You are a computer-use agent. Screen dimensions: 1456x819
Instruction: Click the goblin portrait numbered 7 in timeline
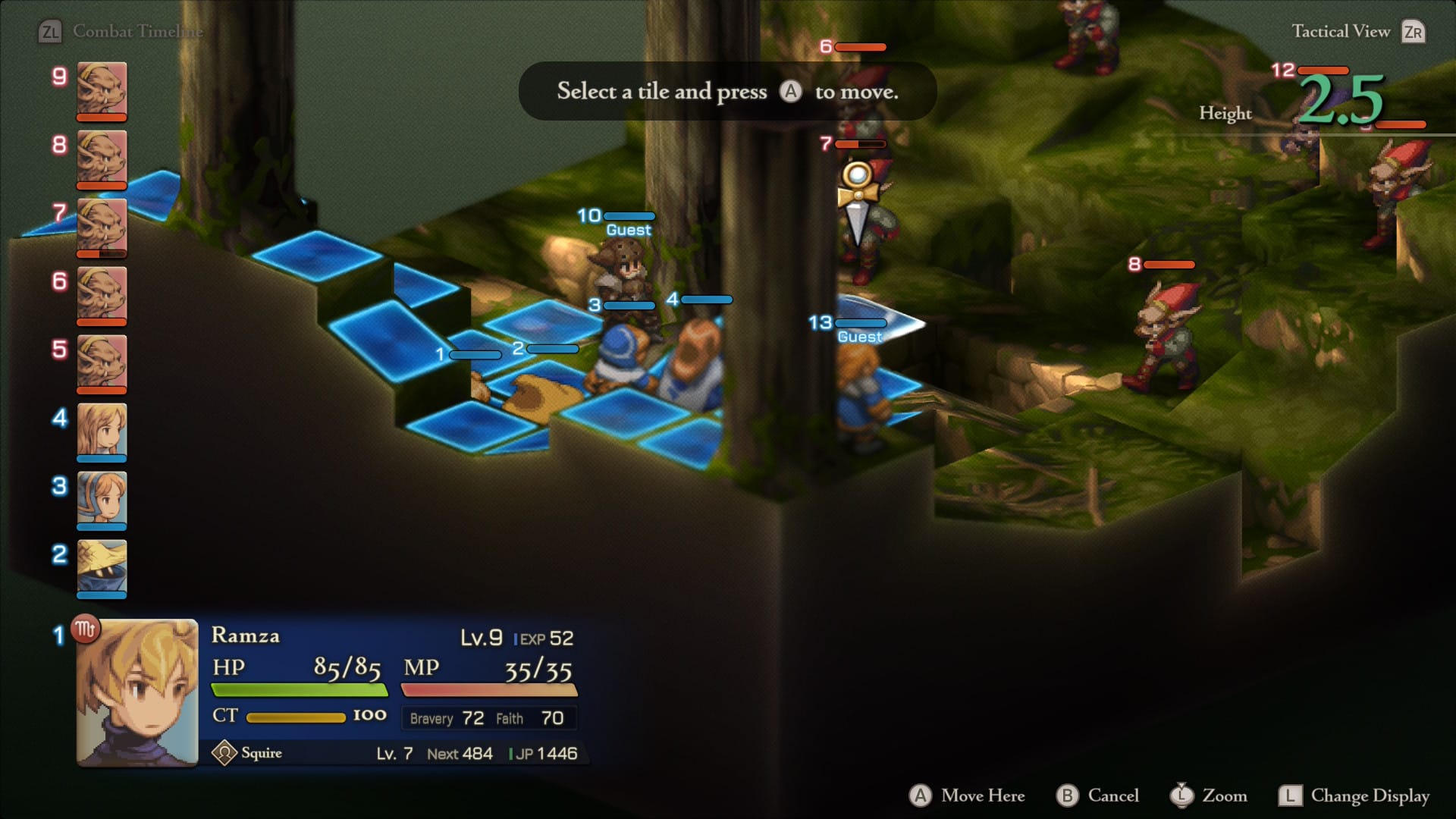click(102, 226)
